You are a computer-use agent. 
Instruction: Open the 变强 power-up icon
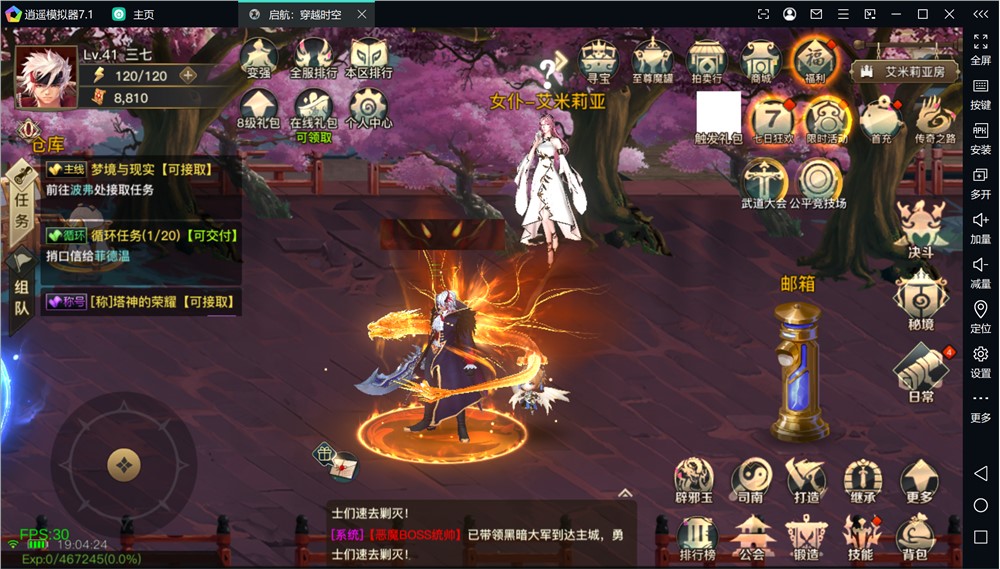[258, 60]
